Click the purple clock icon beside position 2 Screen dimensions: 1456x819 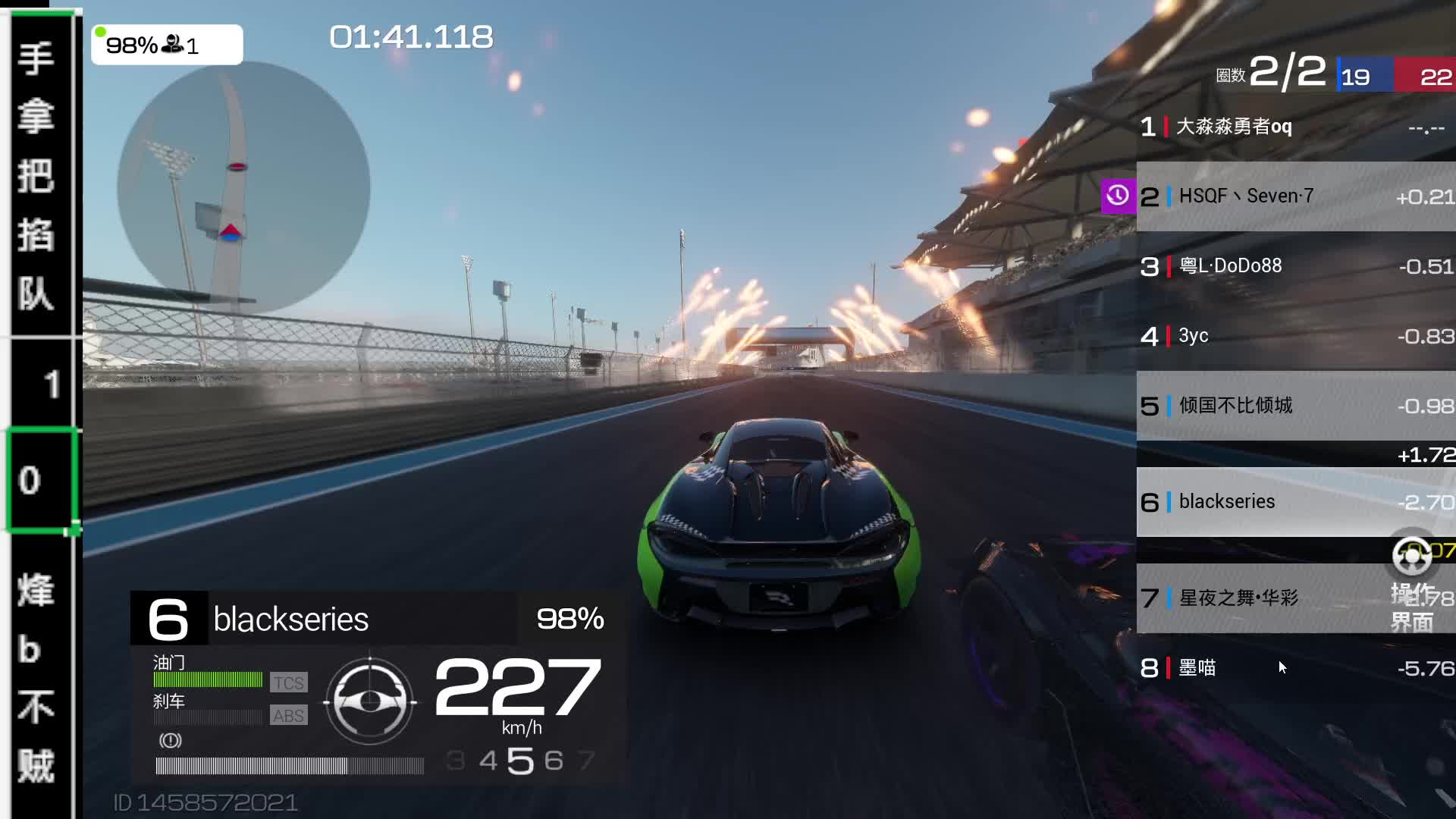coord(1118,196)
